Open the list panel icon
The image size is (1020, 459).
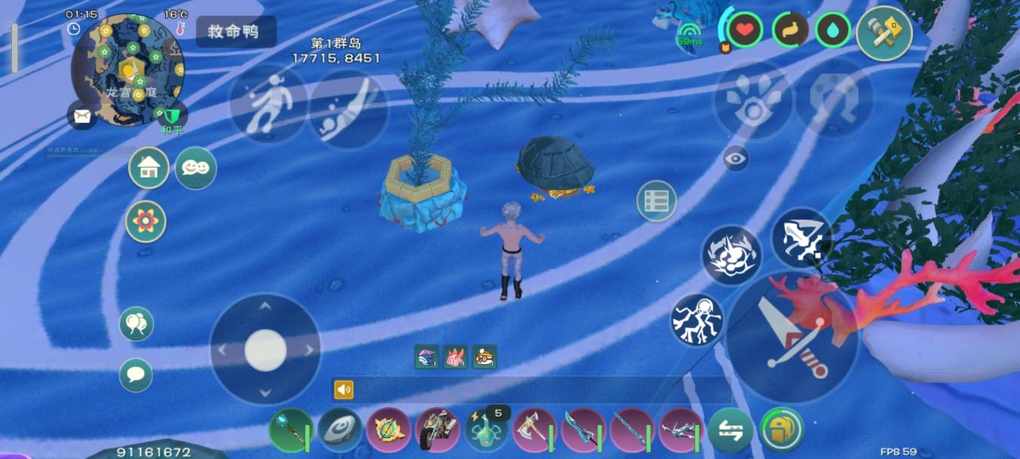656,201
